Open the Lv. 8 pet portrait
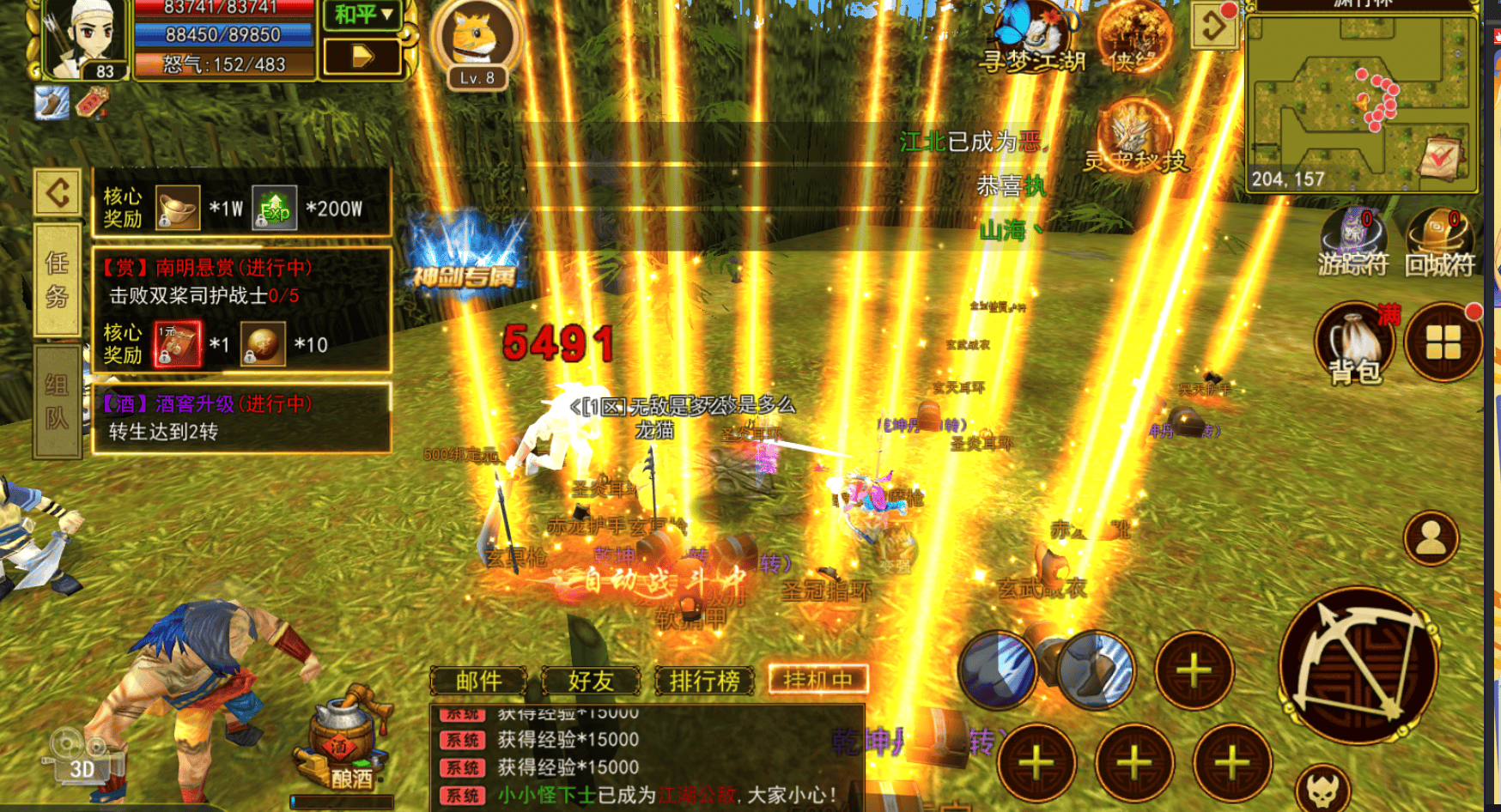The height and width of the screenshot is (812, 1501). [x=477, y=40]
